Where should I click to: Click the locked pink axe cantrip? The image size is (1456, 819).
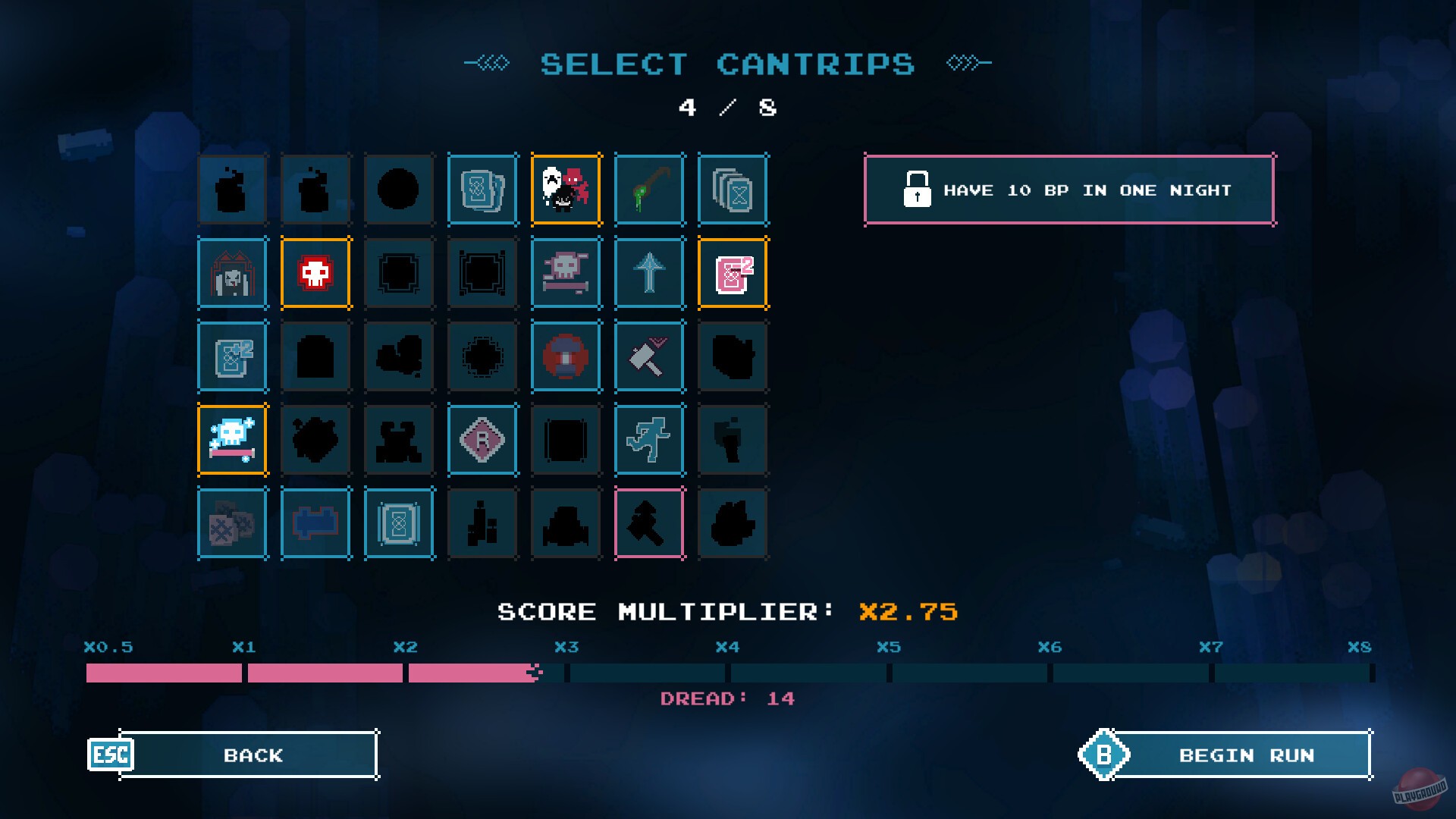tap(650, 523)
